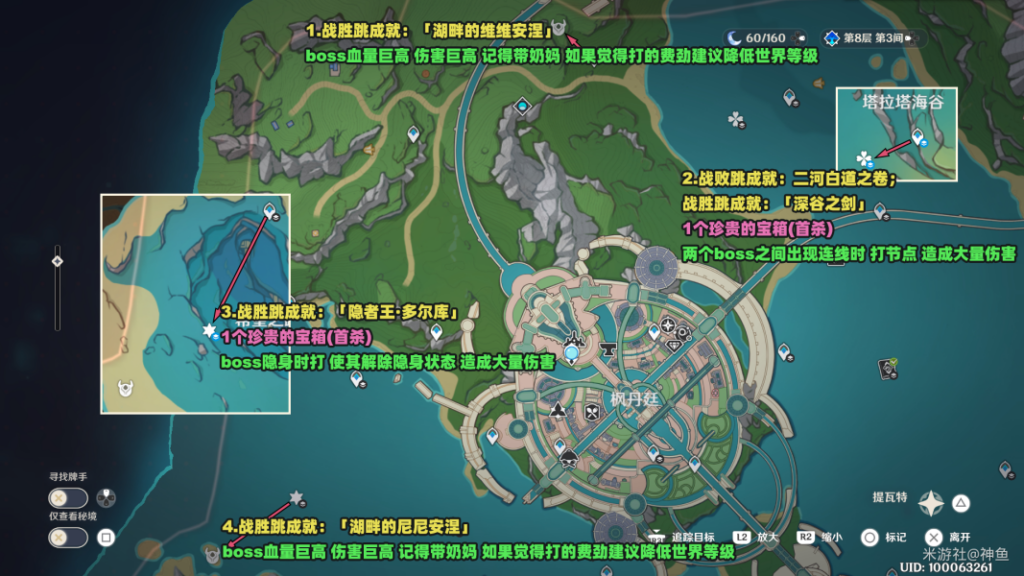Select the clover marker inside the 塔拉塔海谷 inset

pos(864,158)
